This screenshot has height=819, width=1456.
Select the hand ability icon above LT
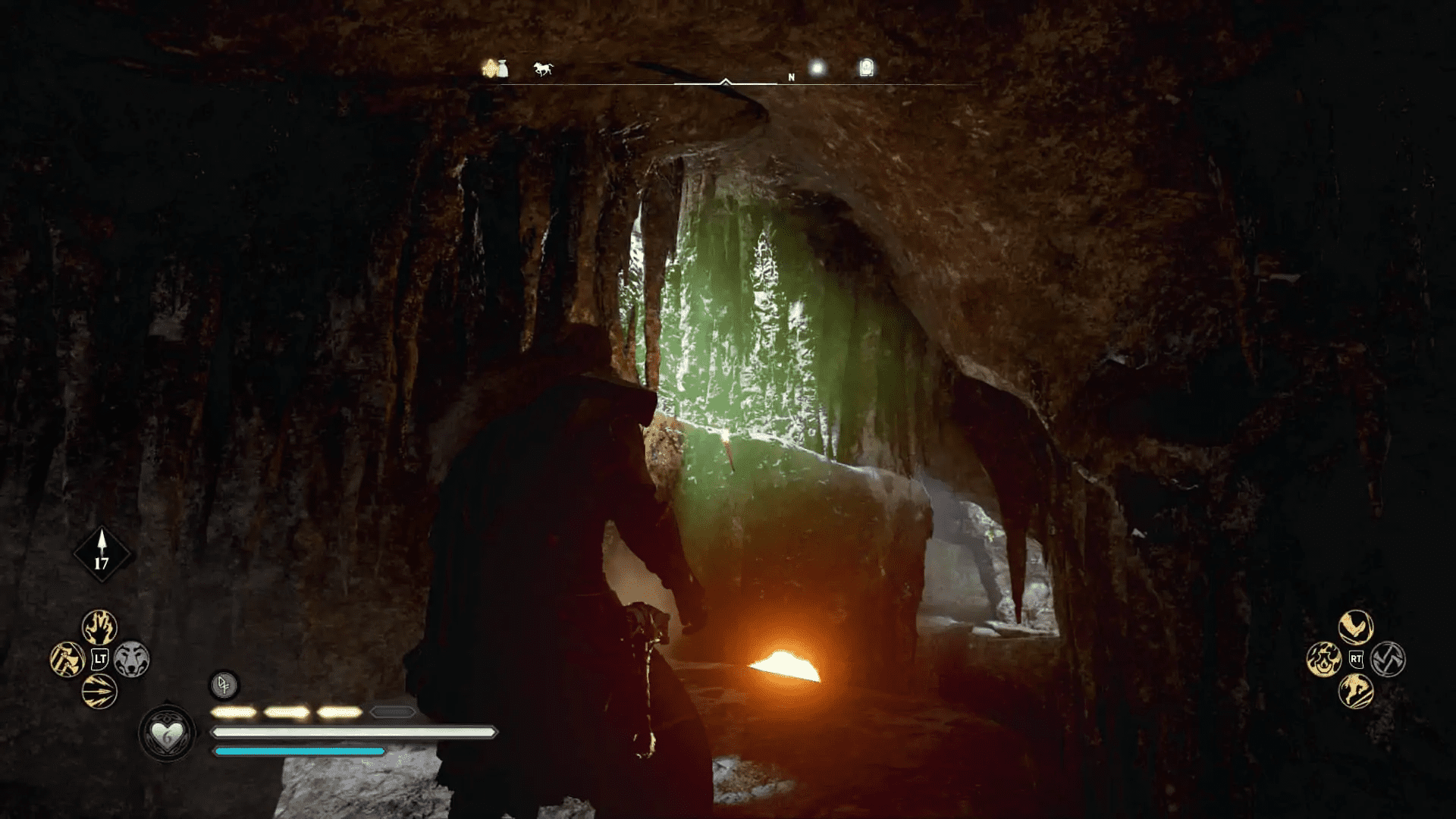[x=99, y=629]
